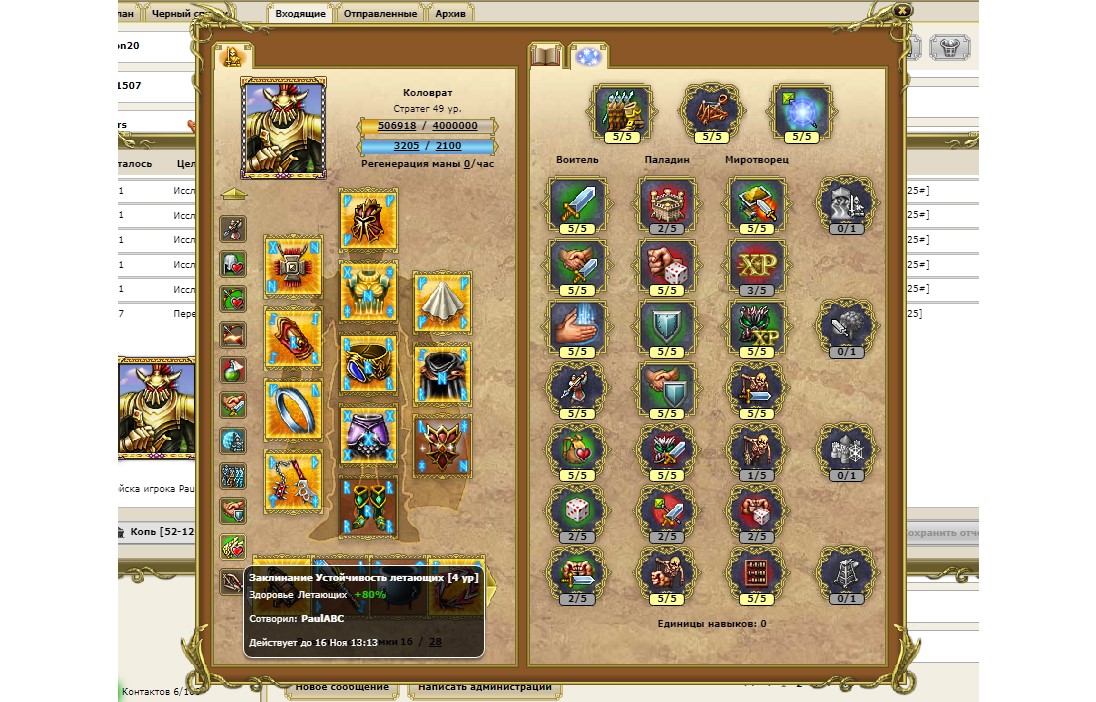Screen dimensions: 1096x702
Task: Click the purple pants armor slot
Action: [x=368, y=435]
